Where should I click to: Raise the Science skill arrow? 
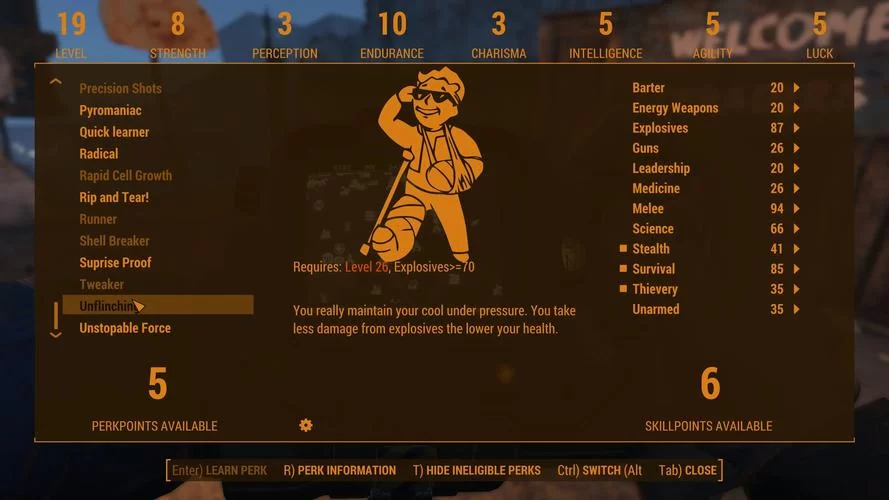pyautogui.click(x=797, y=229)
